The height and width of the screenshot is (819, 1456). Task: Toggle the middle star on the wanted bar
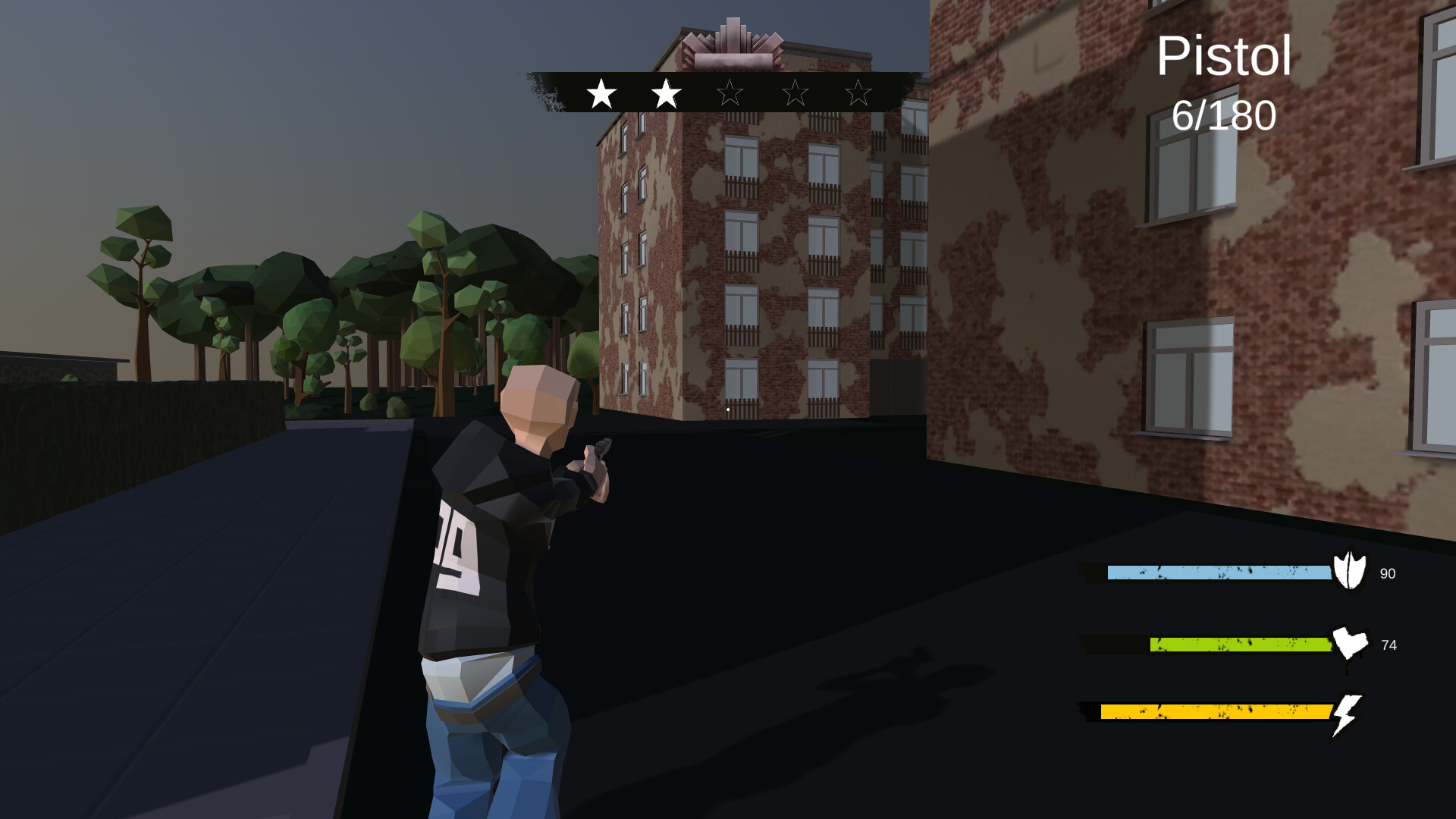pyautogui.click(x=730, y=94)
